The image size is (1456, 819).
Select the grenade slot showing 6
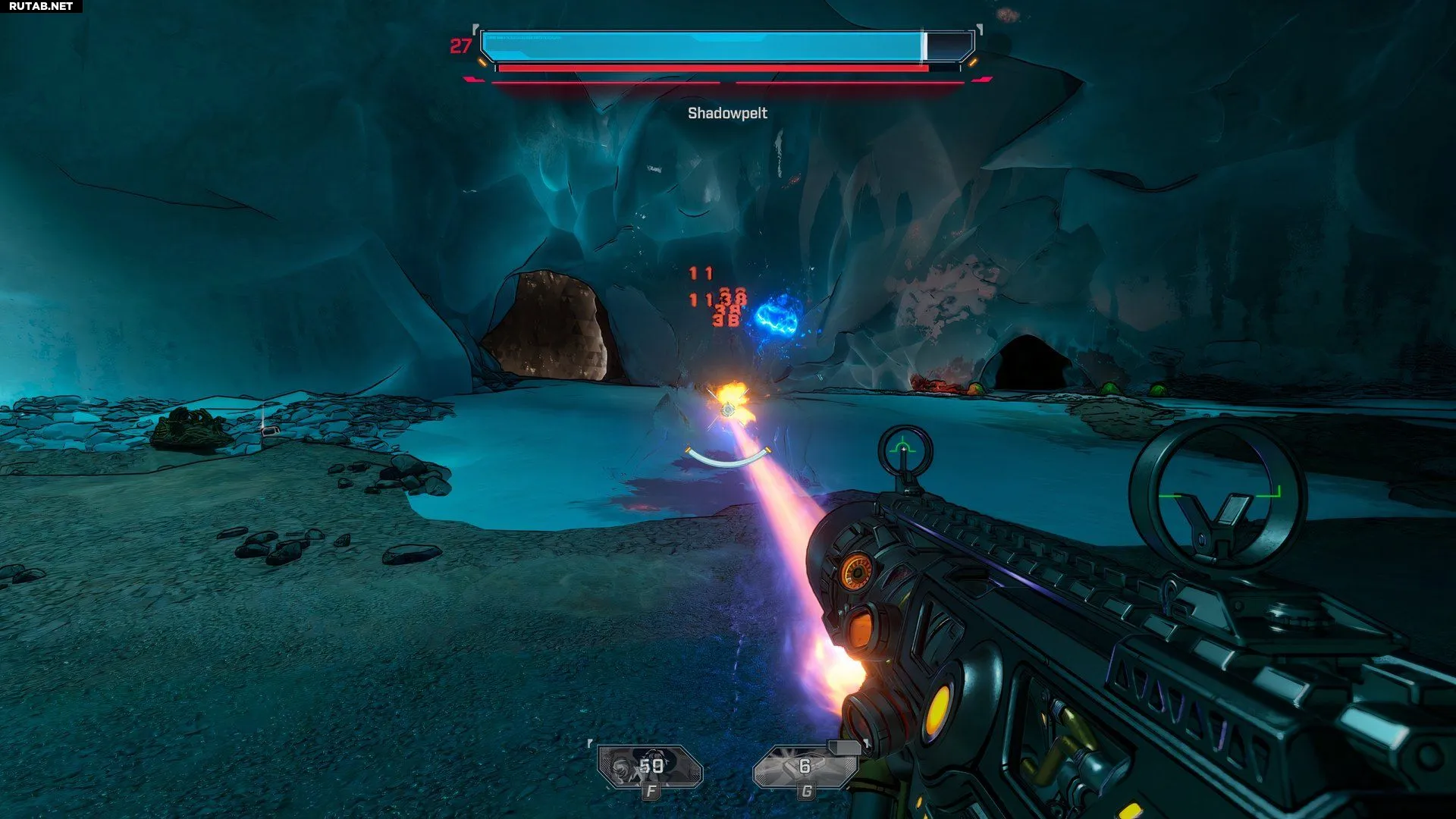click(x=805, y=767)
